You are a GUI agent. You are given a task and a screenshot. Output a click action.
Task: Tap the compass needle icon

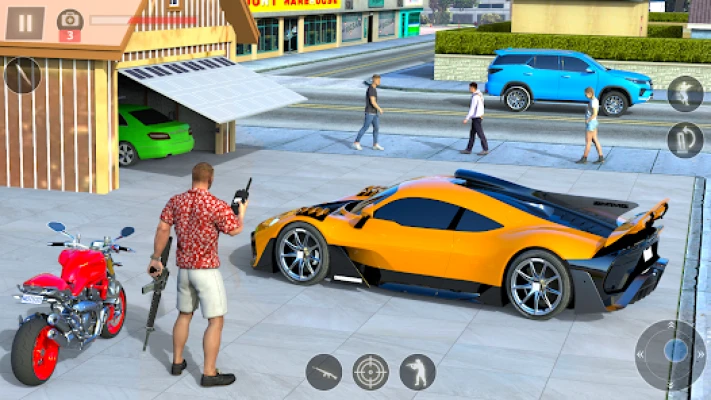(x=22, y=75)
